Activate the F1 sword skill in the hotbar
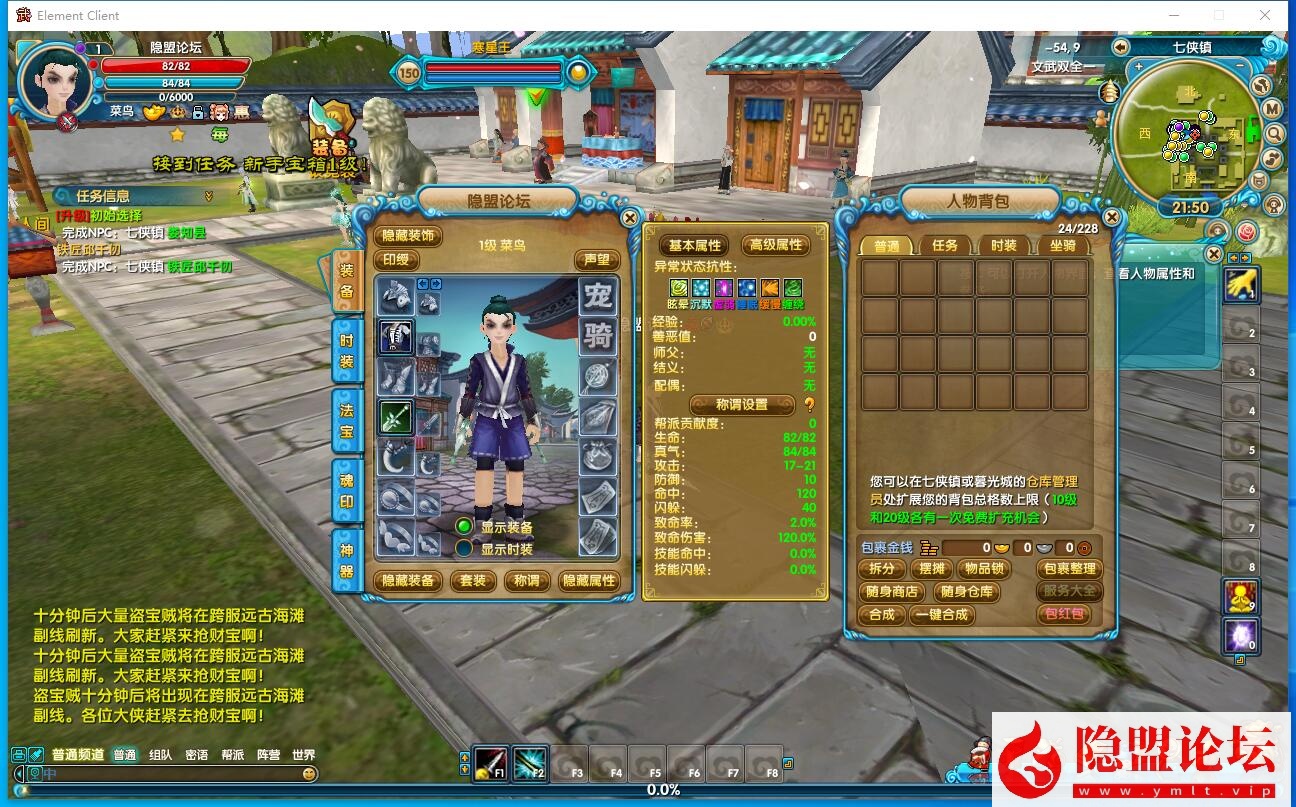 pos(492,764)
